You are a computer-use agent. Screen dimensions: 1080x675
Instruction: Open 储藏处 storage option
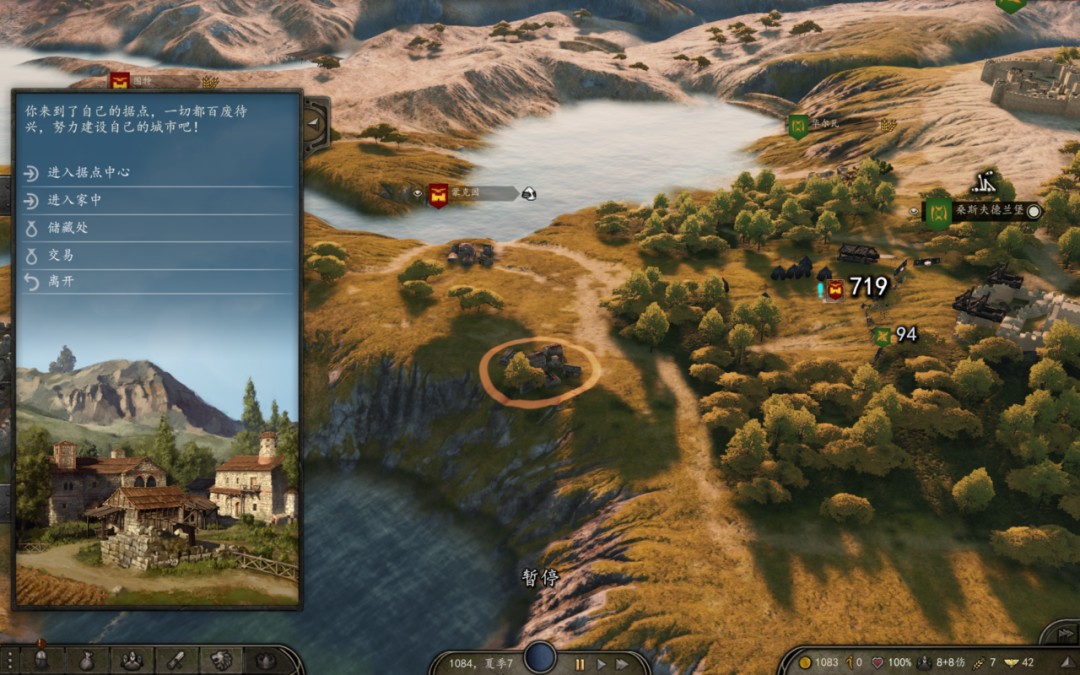tap(68, 227)
